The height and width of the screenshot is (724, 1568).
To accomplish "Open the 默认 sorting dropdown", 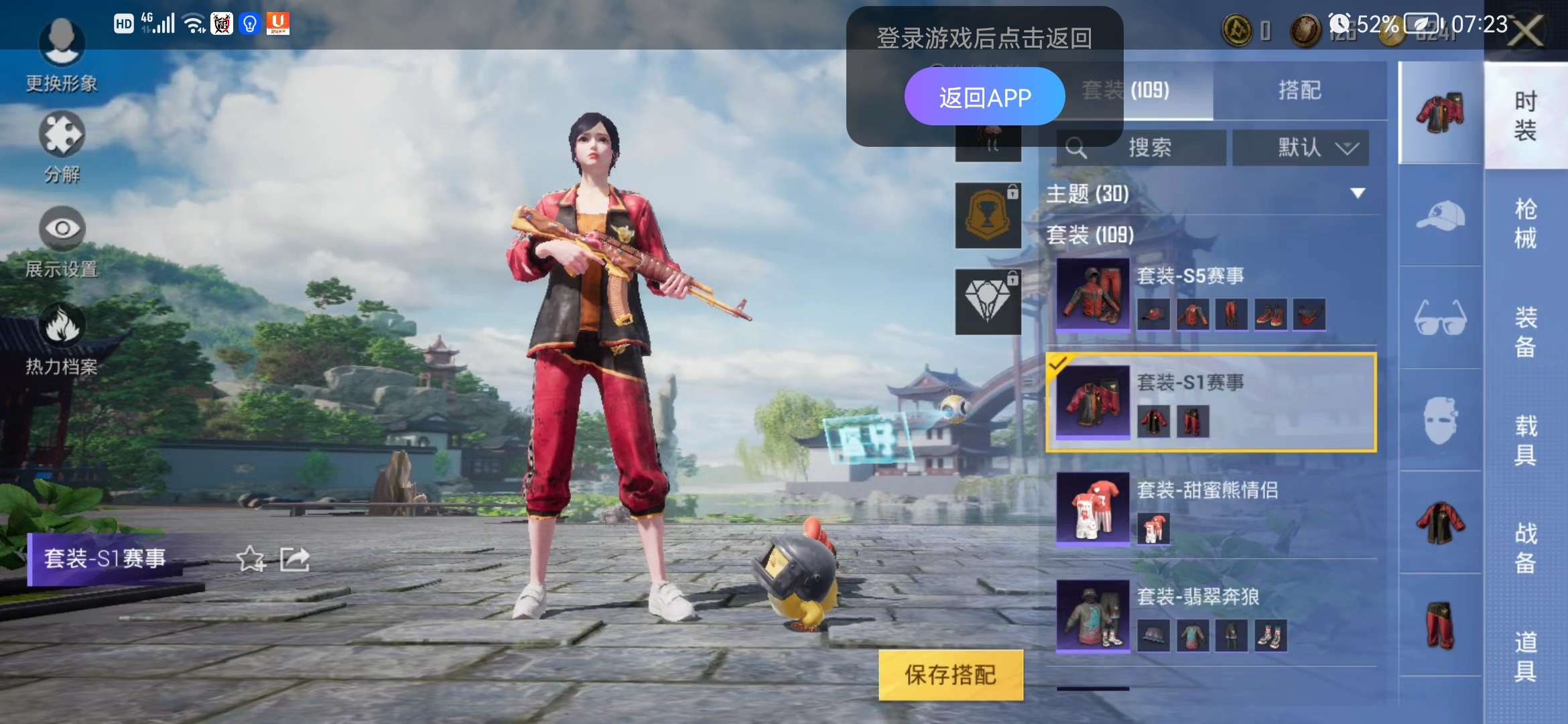I will click(x=1301, y=147).
